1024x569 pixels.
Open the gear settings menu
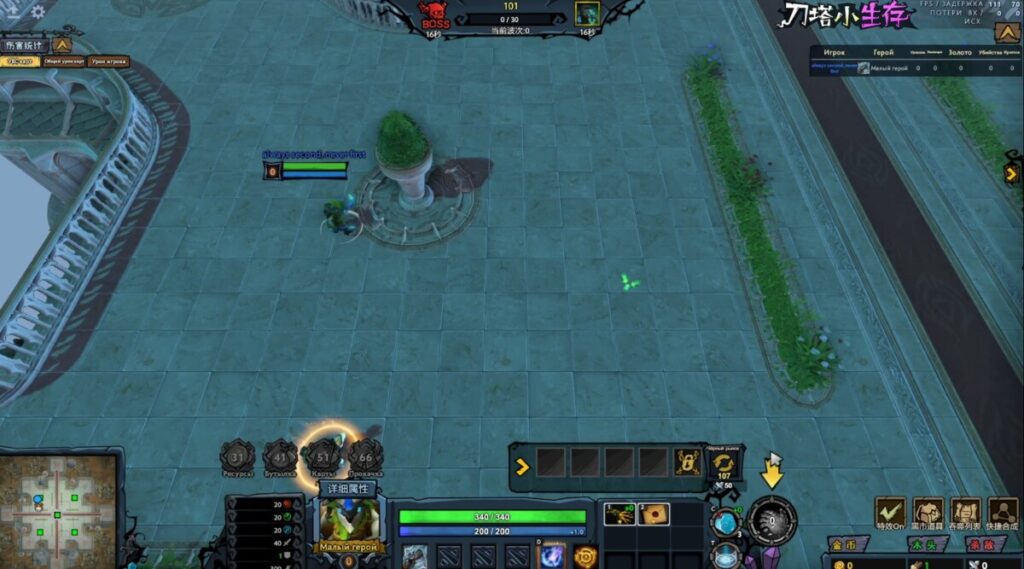tap(38, 12)
